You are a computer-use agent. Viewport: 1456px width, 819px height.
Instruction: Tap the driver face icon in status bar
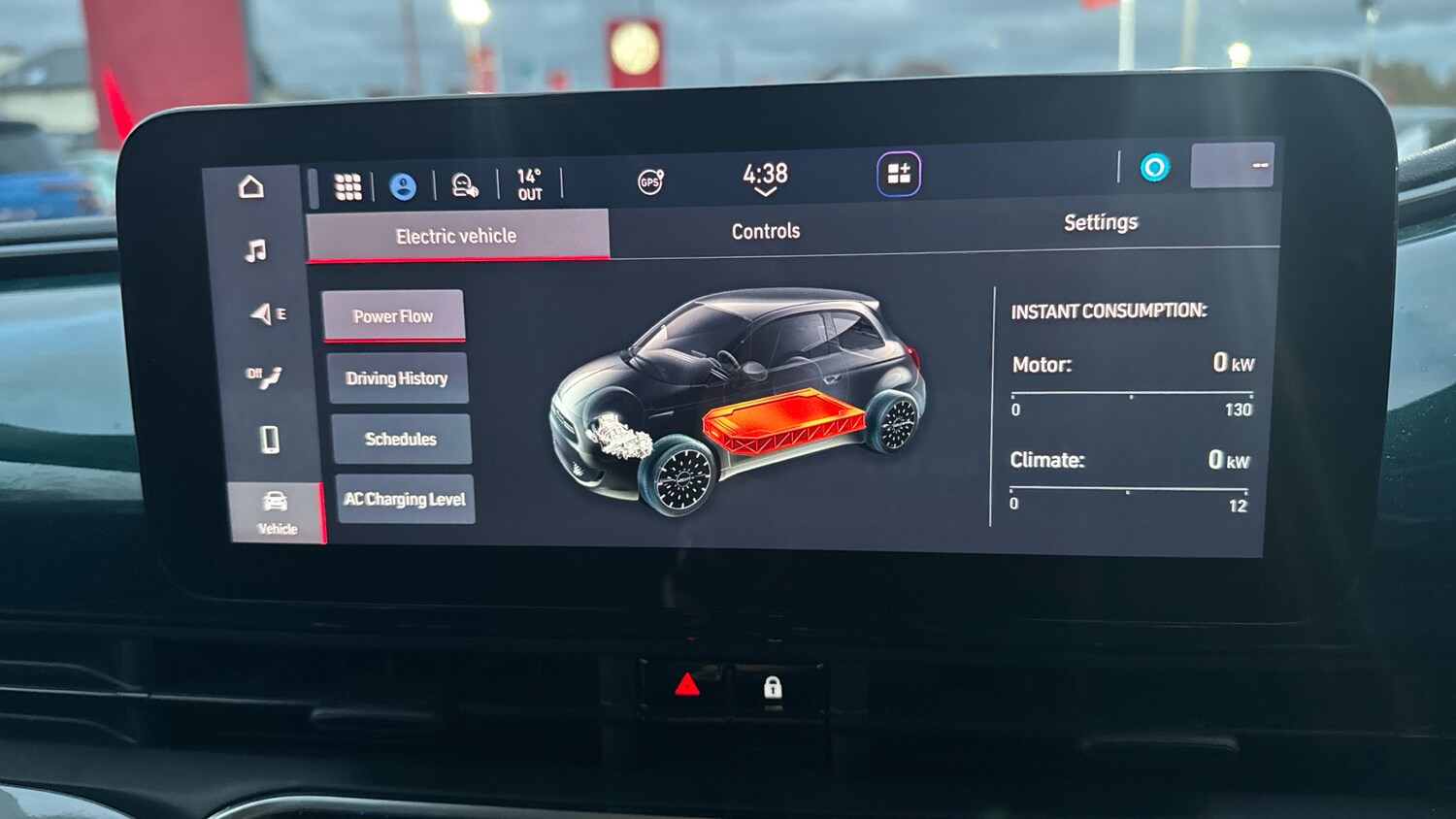coord(464,184)
